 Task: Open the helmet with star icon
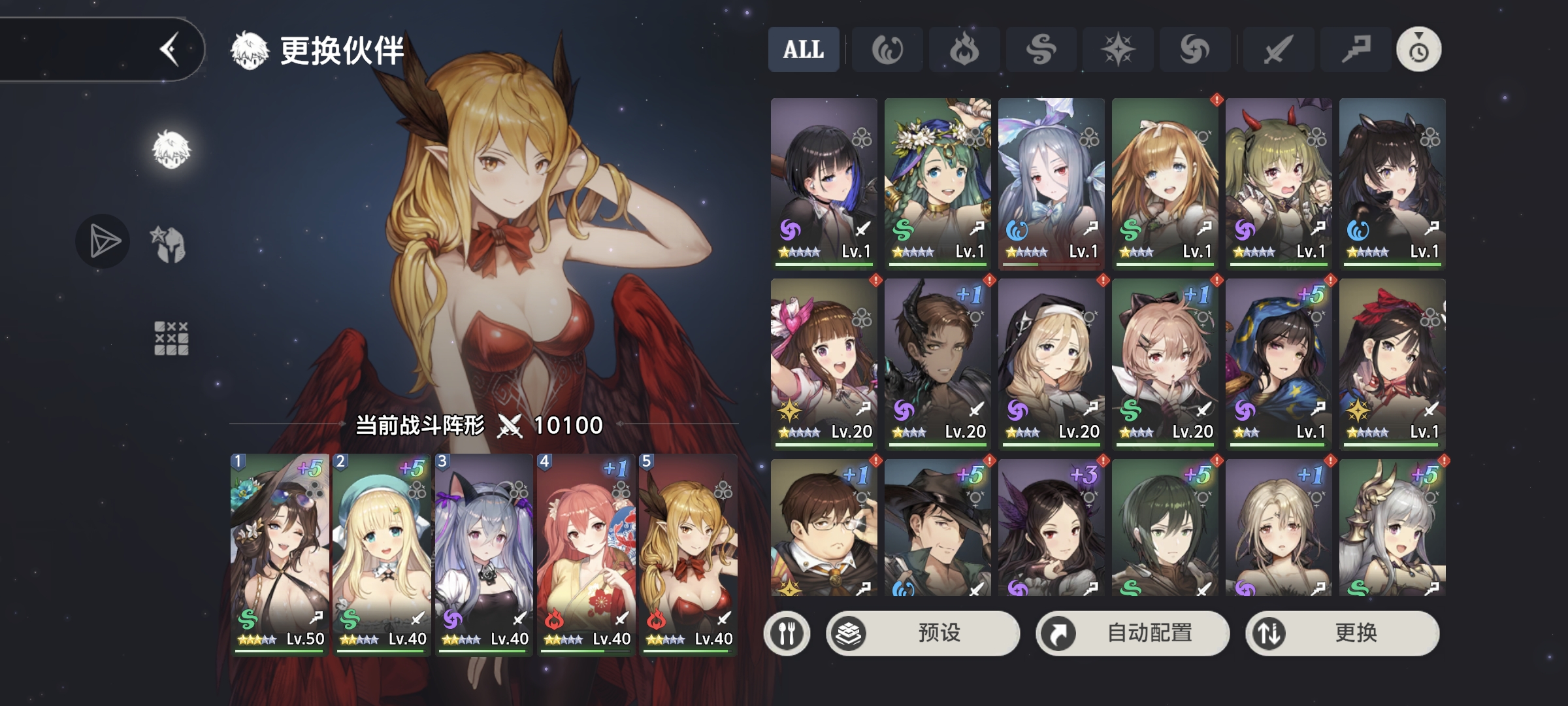pyautogui.click(x=169, y=244)
